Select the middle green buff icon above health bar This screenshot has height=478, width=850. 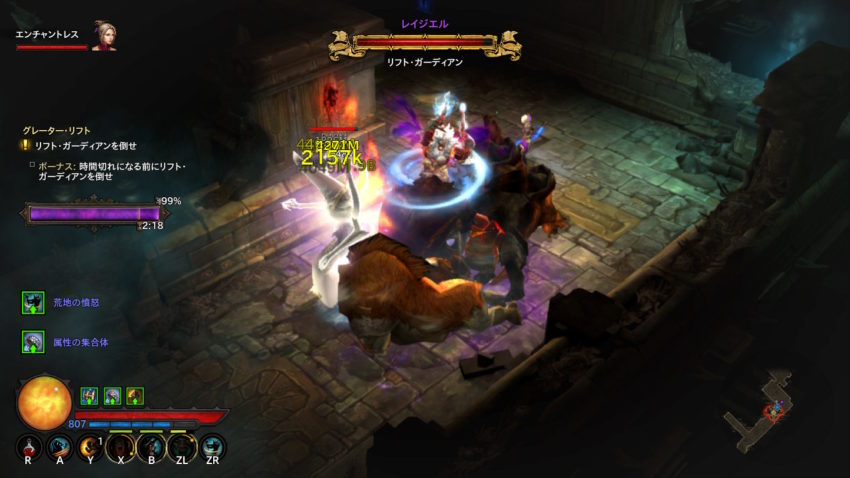(x=112, y=396)
